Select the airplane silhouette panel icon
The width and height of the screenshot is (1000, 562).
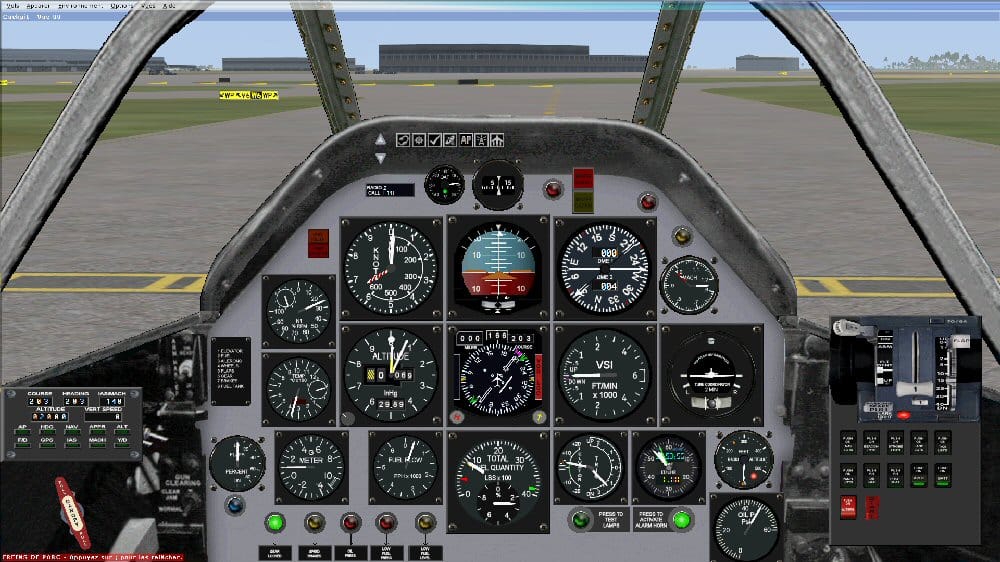point(497,140)
